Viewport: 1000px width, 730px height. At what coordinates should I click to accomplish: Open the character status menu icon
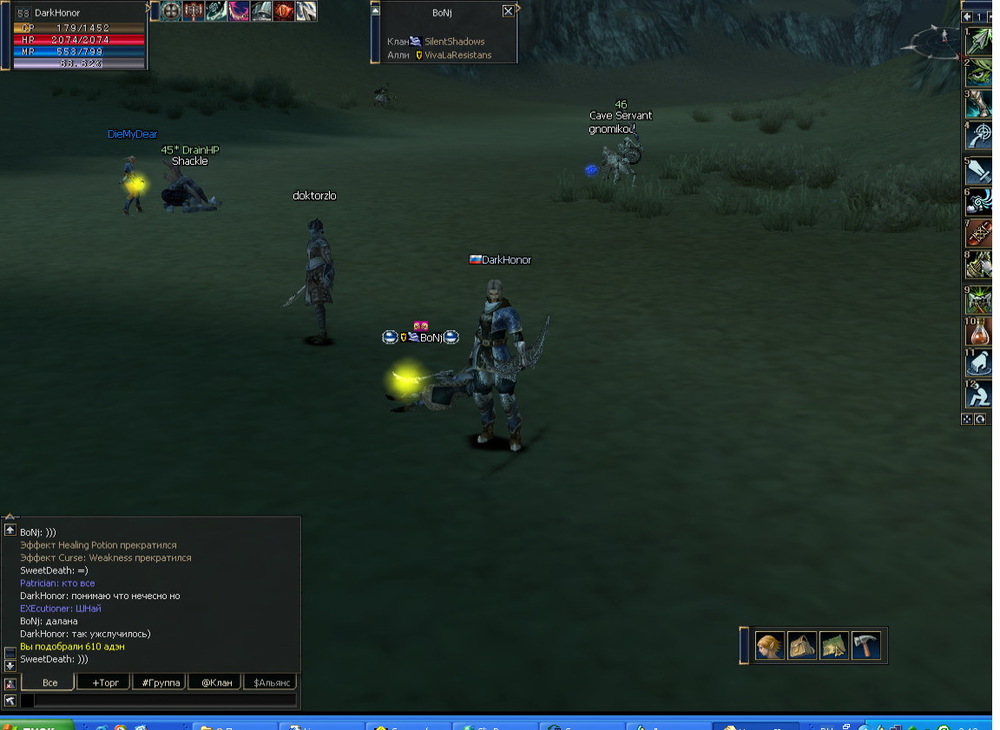coord(769,647)
